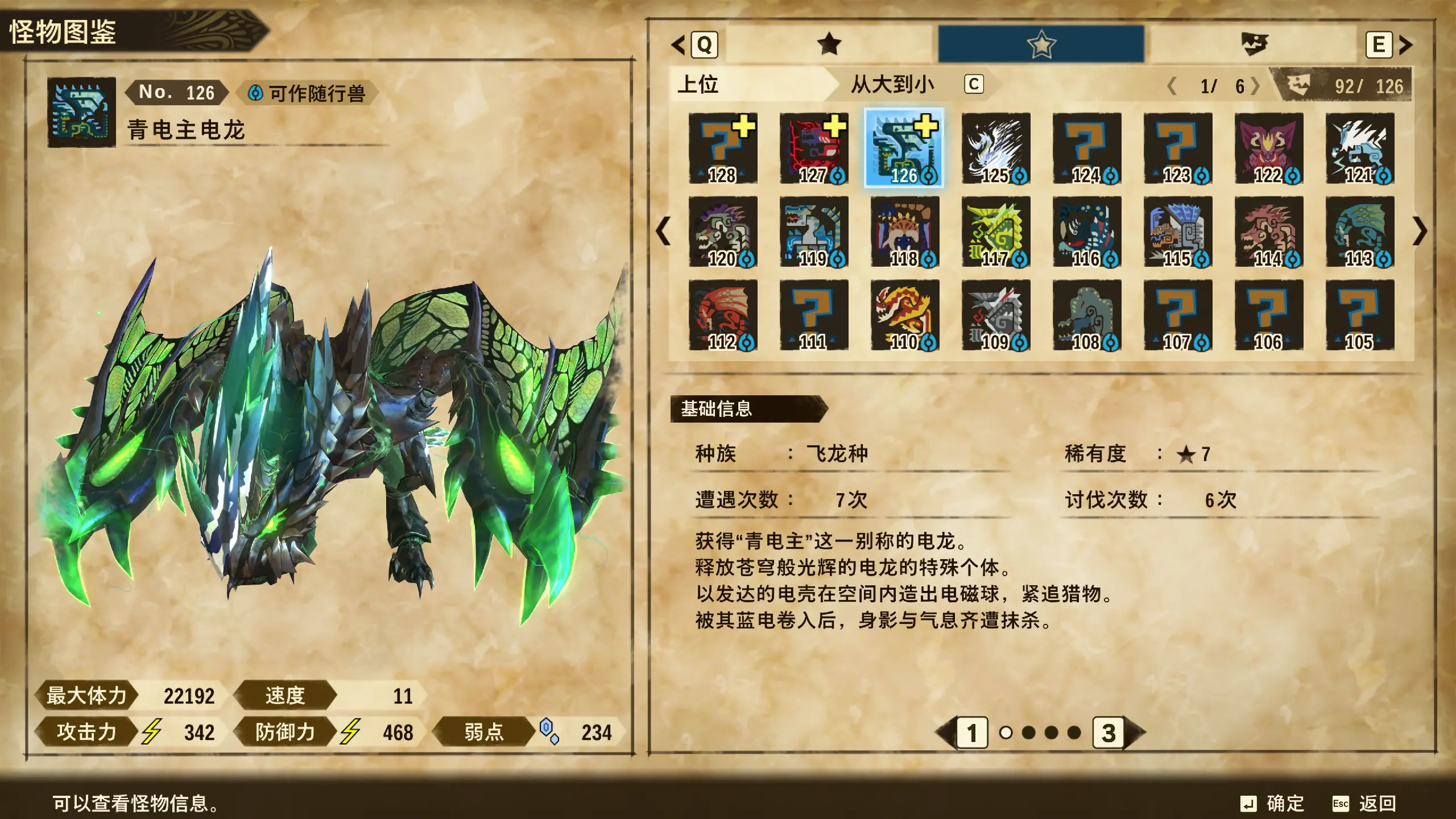Image resolution: width=1456 pixels, height=819 pixels.
Task: Select the outlined star tab
Action: pyautogui.click(x=1041, y=44)
